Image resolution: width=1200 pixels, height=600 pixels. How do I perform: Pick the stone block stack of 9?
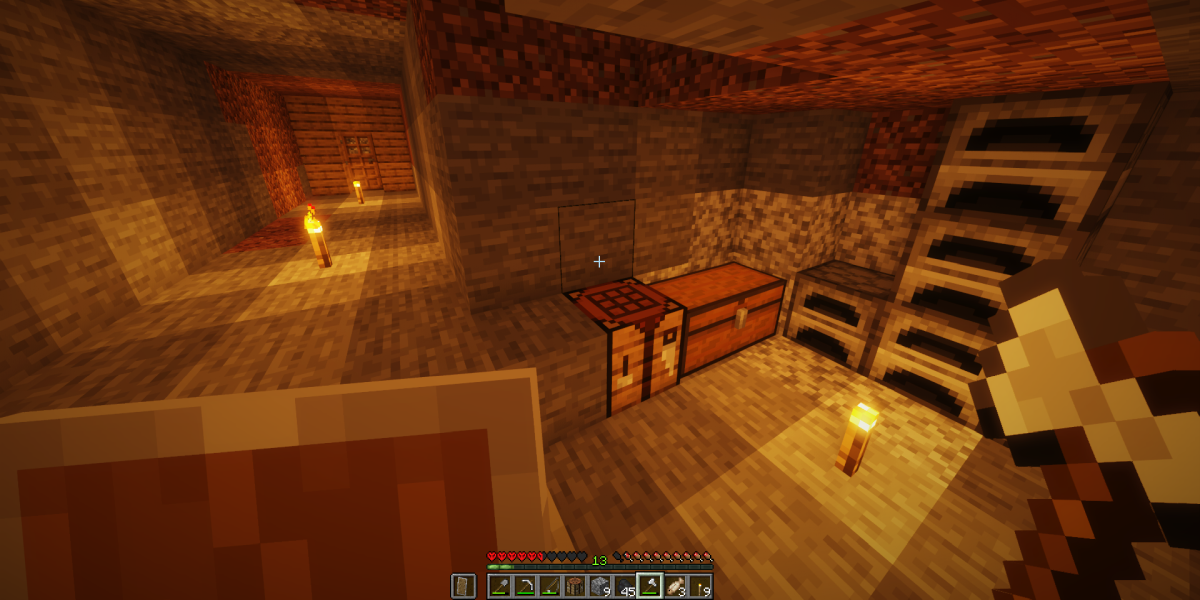pos(599,586)
